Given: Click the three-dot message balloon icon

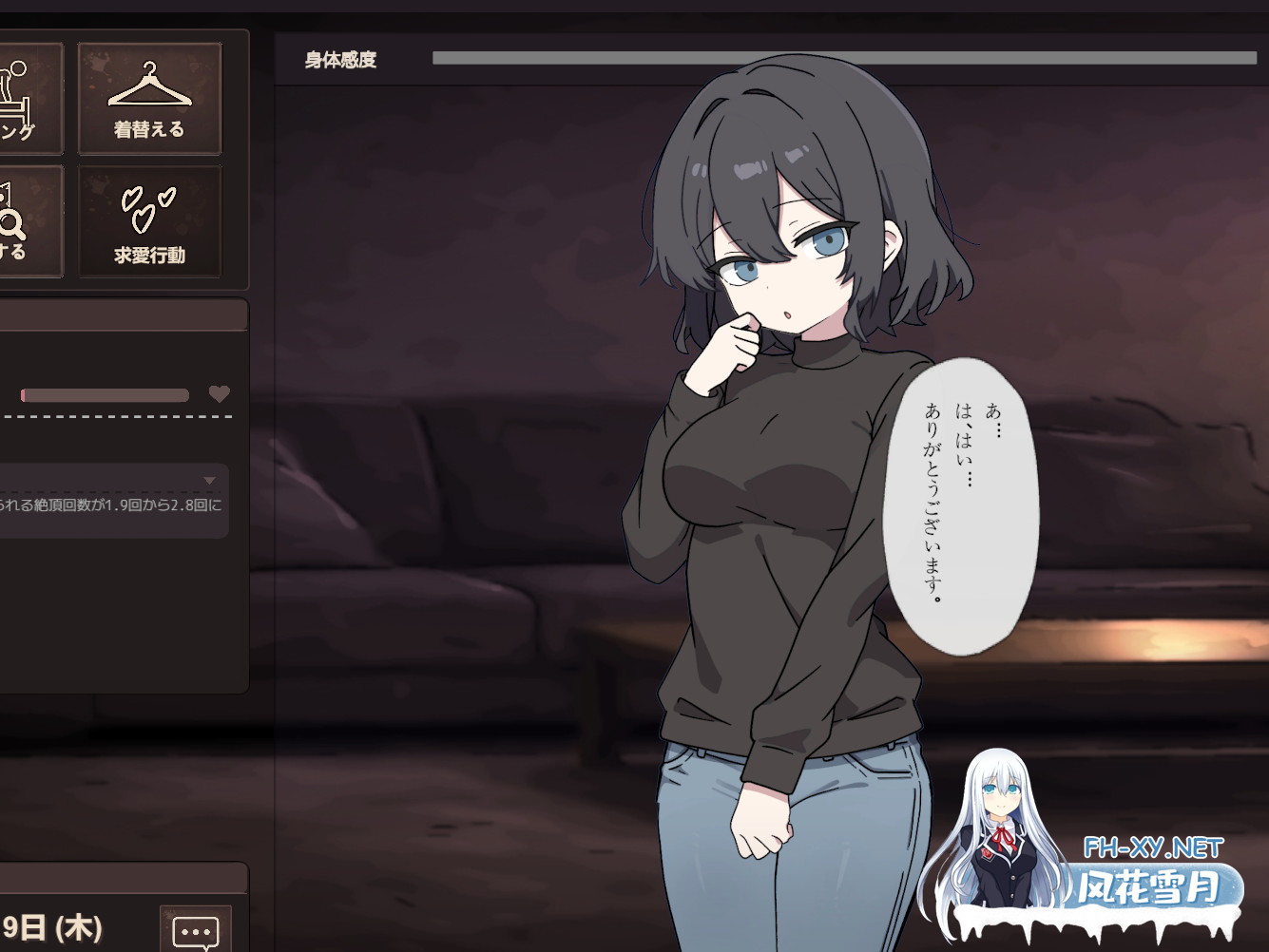Looking at the screenshot, I should pos(195,929).
